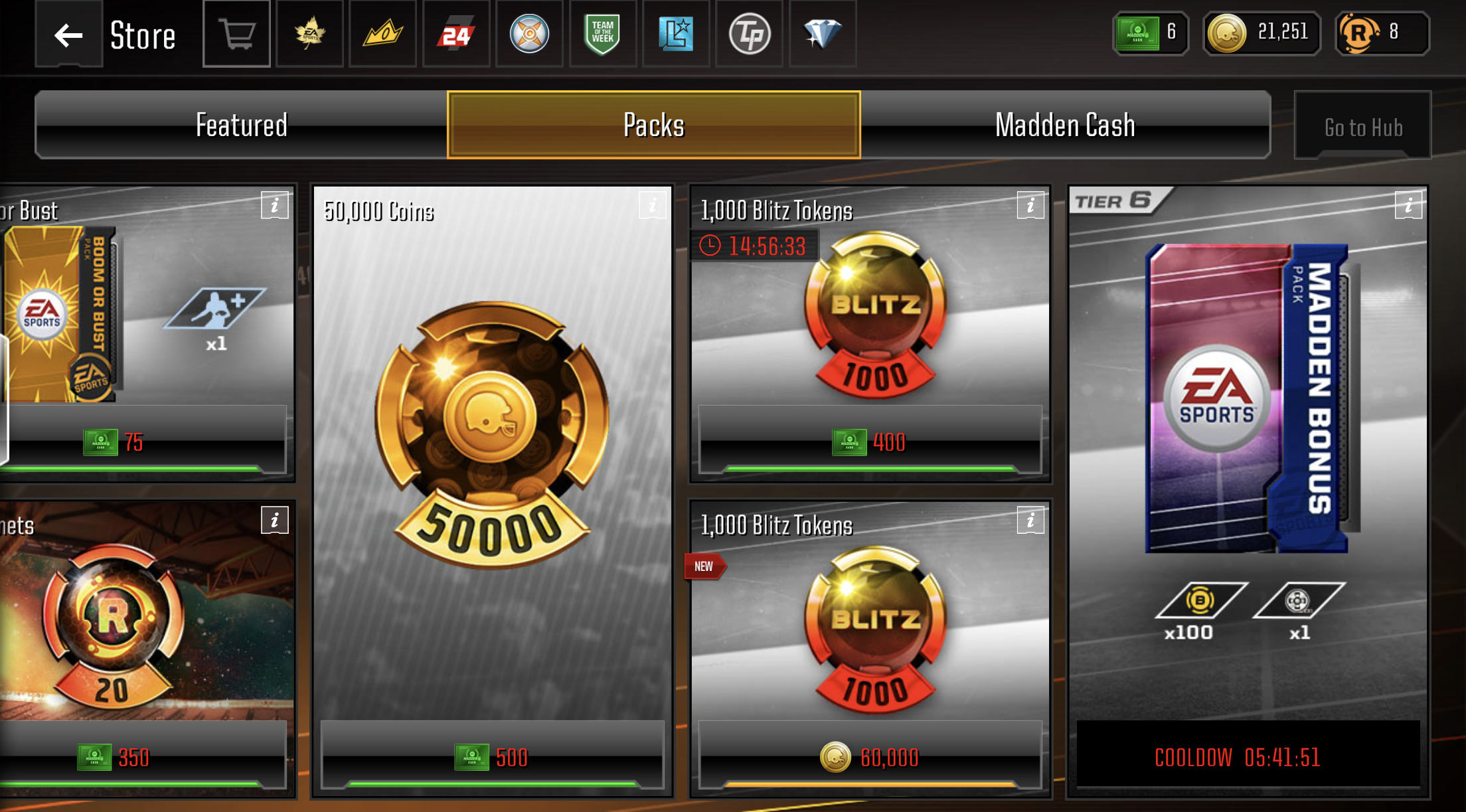The image size is (1466, 812).
Task: Select the TP pack filter icon
Action: (748, 35)
